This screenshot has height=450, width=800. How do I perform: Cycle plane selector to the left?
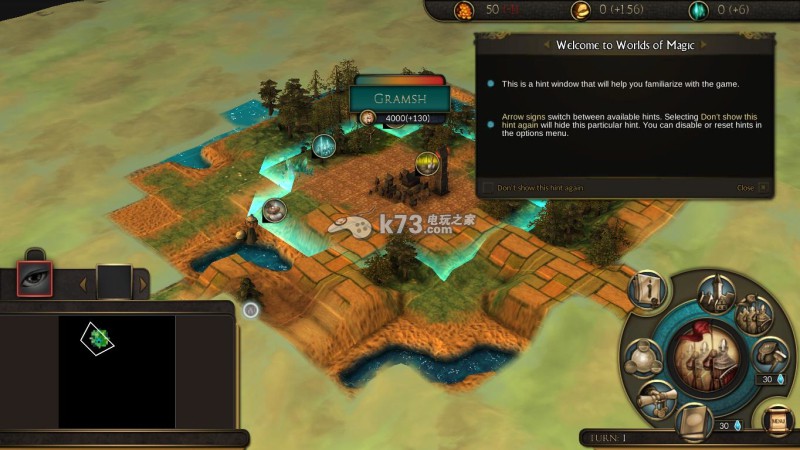point(84,284)
